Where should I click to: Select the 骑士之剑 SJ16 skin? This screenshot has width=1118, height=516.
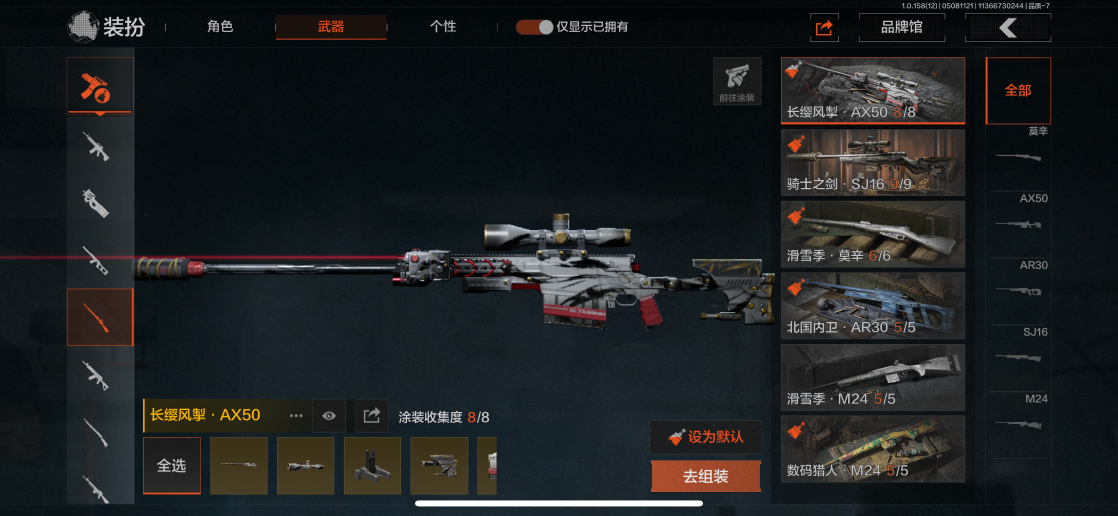tap(873, 162)
